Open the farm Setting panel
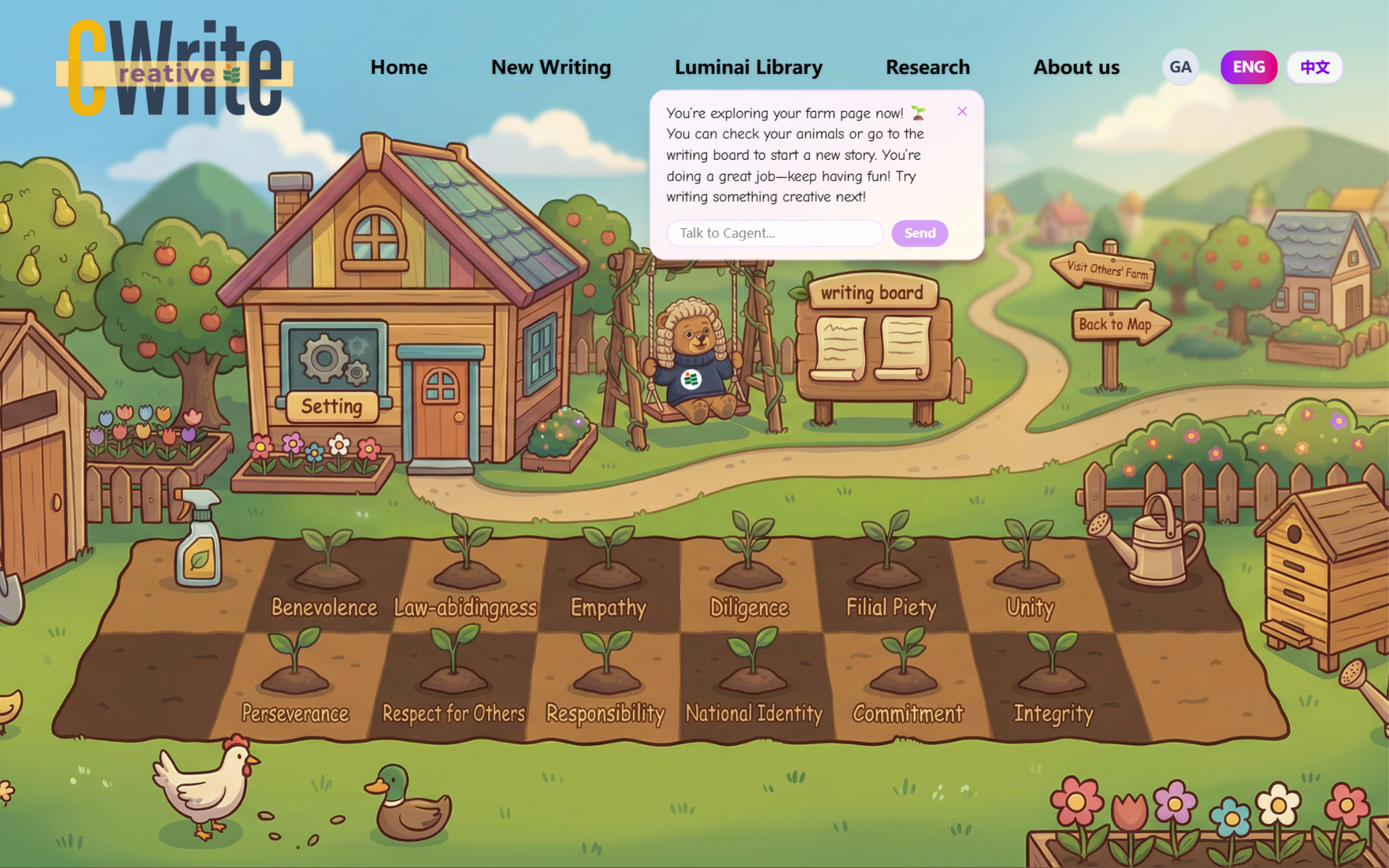The height and width of the screenshot is (868, 1389). click(332, 406)
